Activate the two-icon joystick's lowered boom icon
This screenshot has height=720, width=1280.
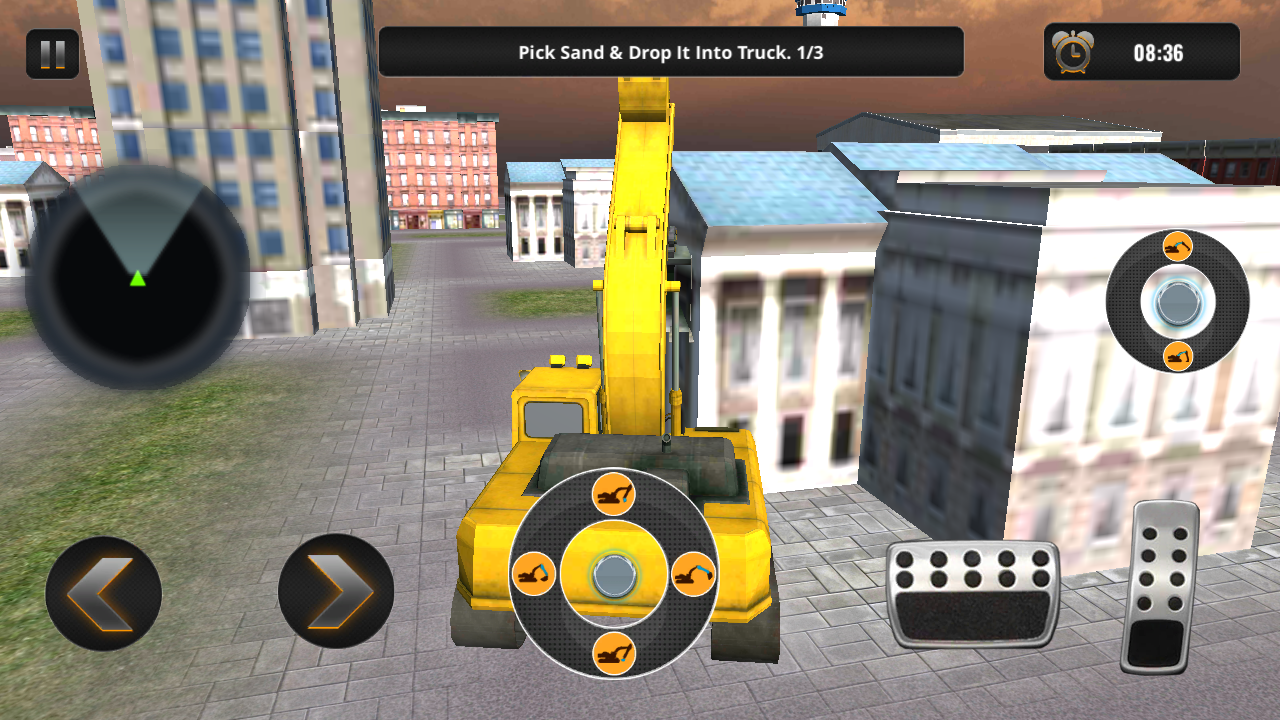[x=1177, y=355]
